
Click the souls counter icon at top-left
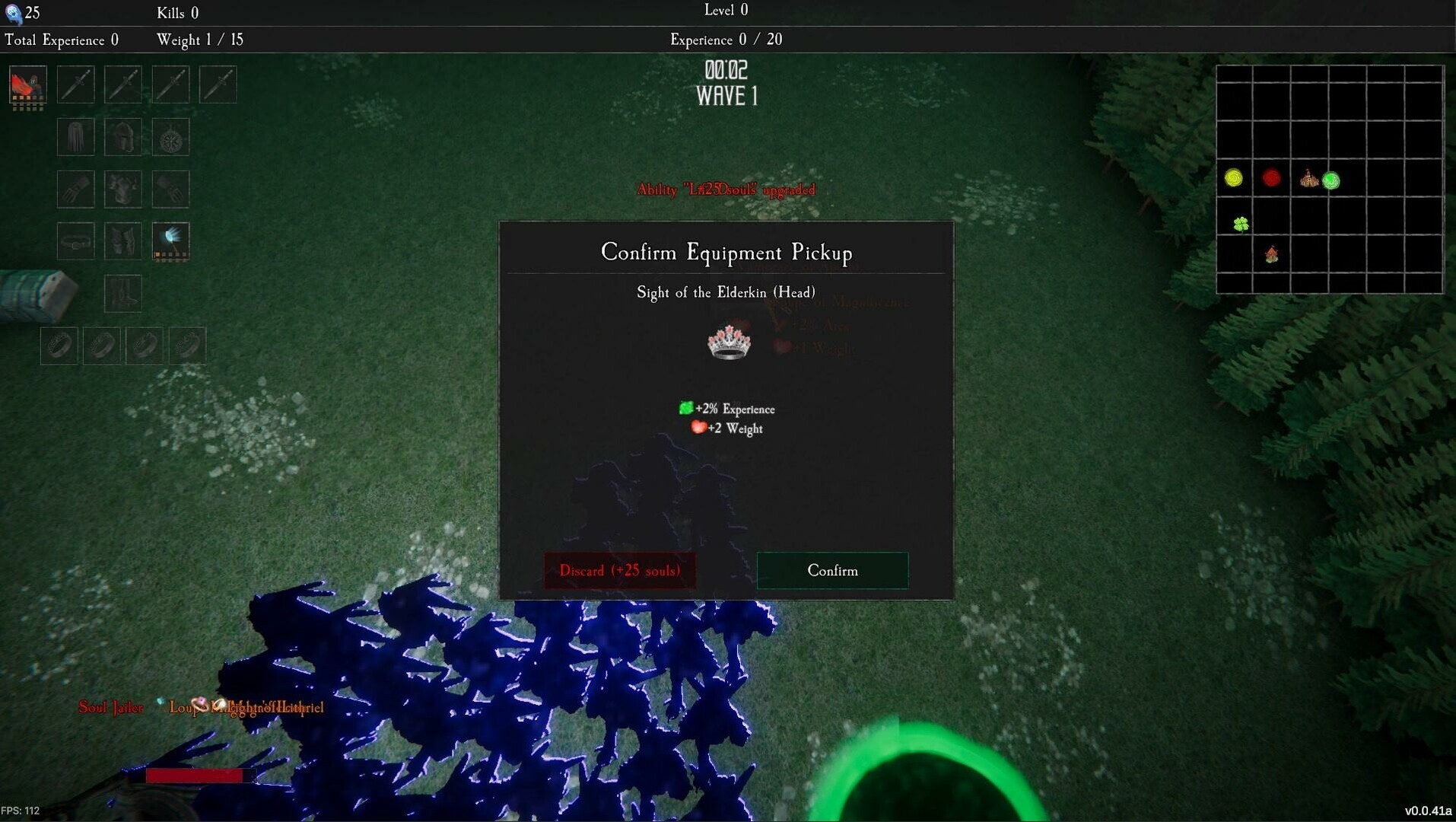[13, 12]
